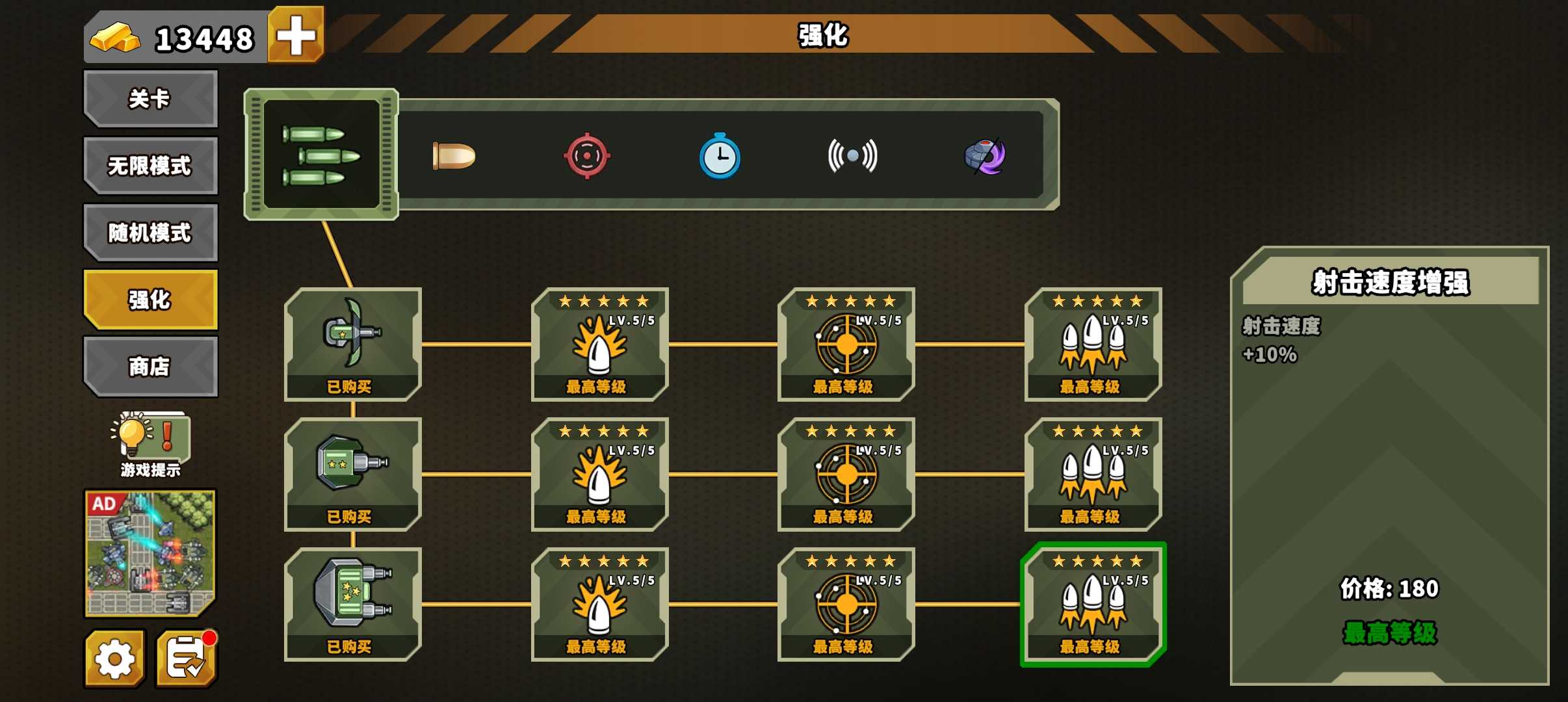Select the three-star twin-barrel turret tile
The image size is (1568, 702).
click(x=353, y=603)
